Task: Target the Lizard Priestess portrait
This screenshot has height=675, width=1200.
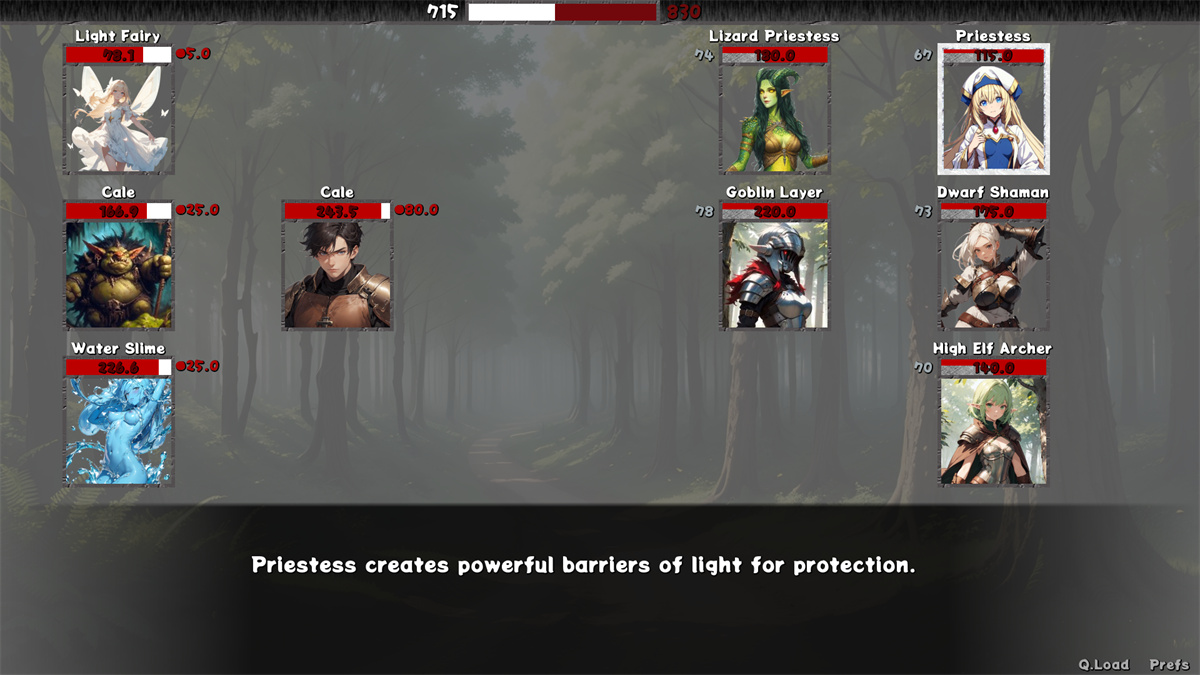Action: (x=775, y=119)
